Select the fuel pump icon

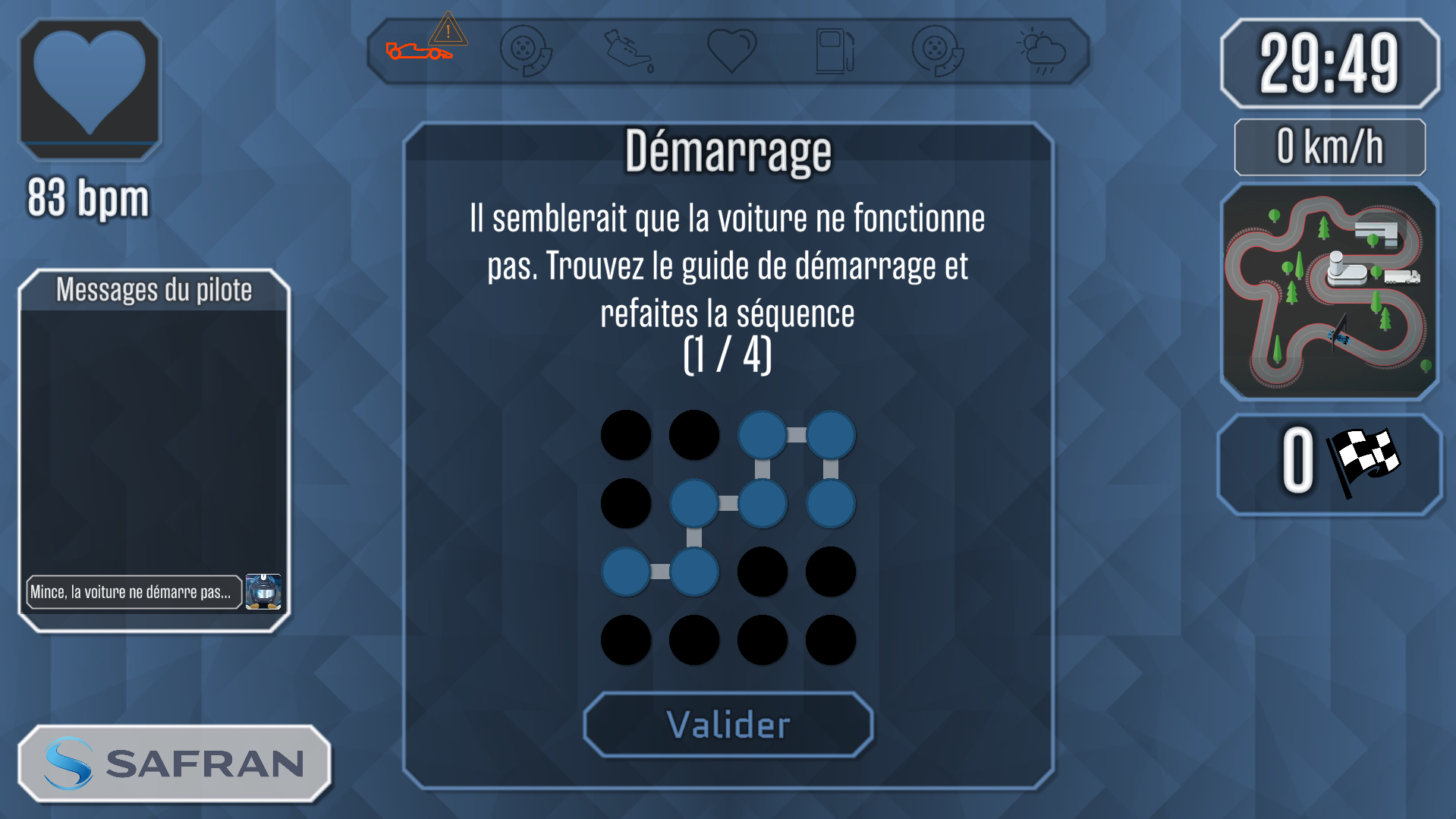point(834,51)
